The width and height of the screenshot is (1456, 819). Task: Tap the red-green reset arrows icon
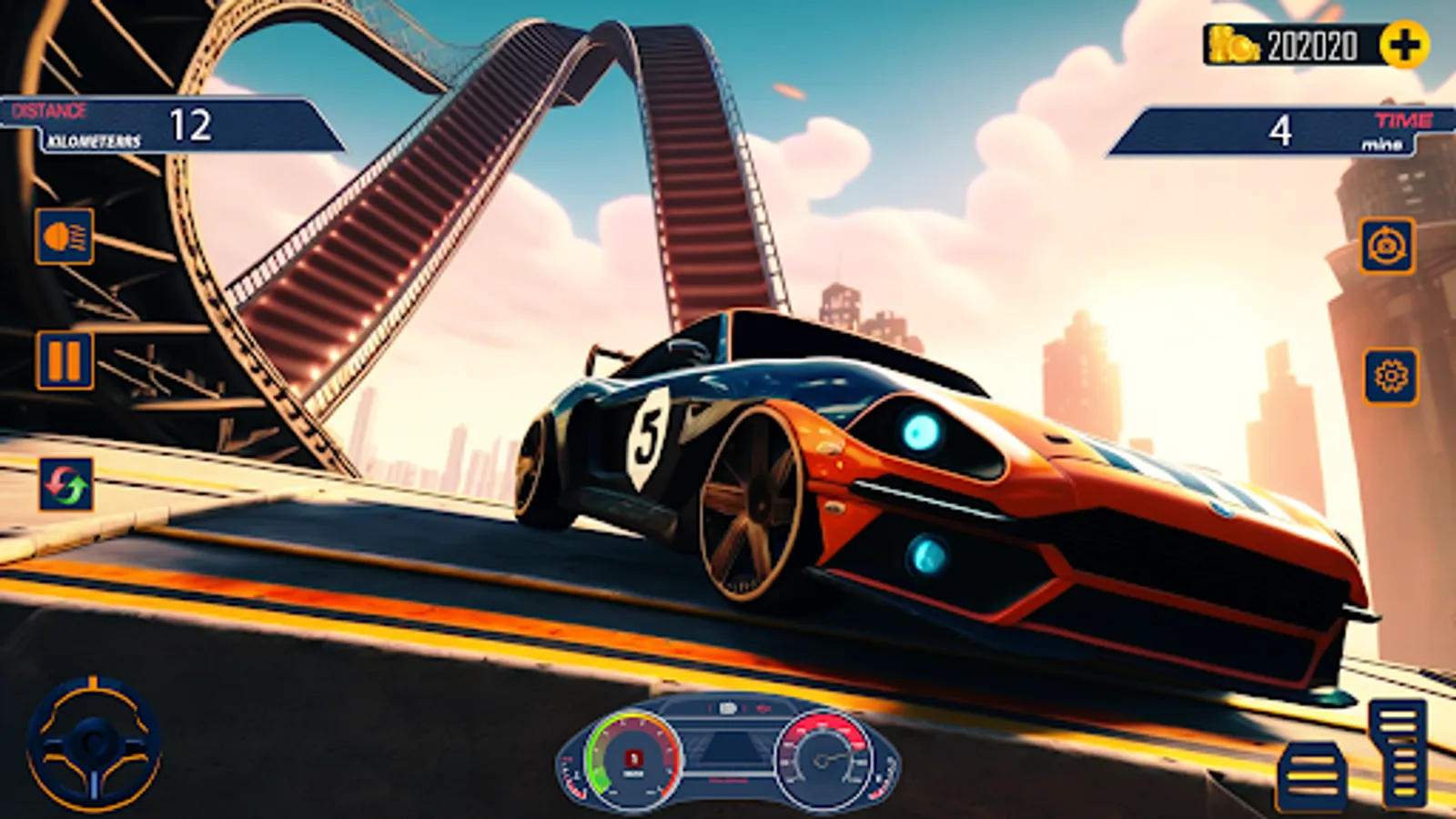tap(66, 484)
